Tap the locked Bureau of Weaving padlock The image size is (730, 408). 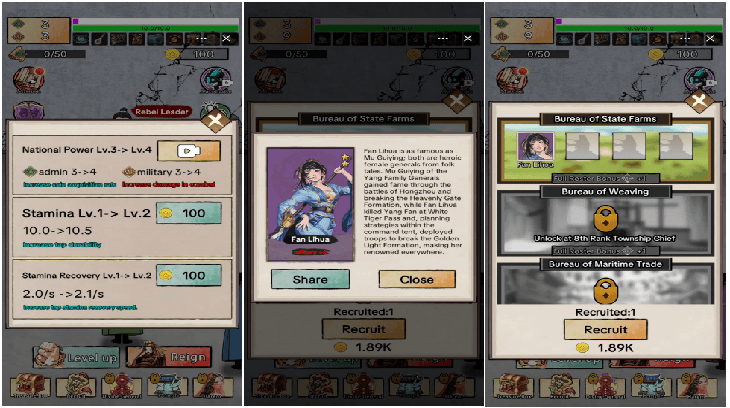tap(604, 219)
